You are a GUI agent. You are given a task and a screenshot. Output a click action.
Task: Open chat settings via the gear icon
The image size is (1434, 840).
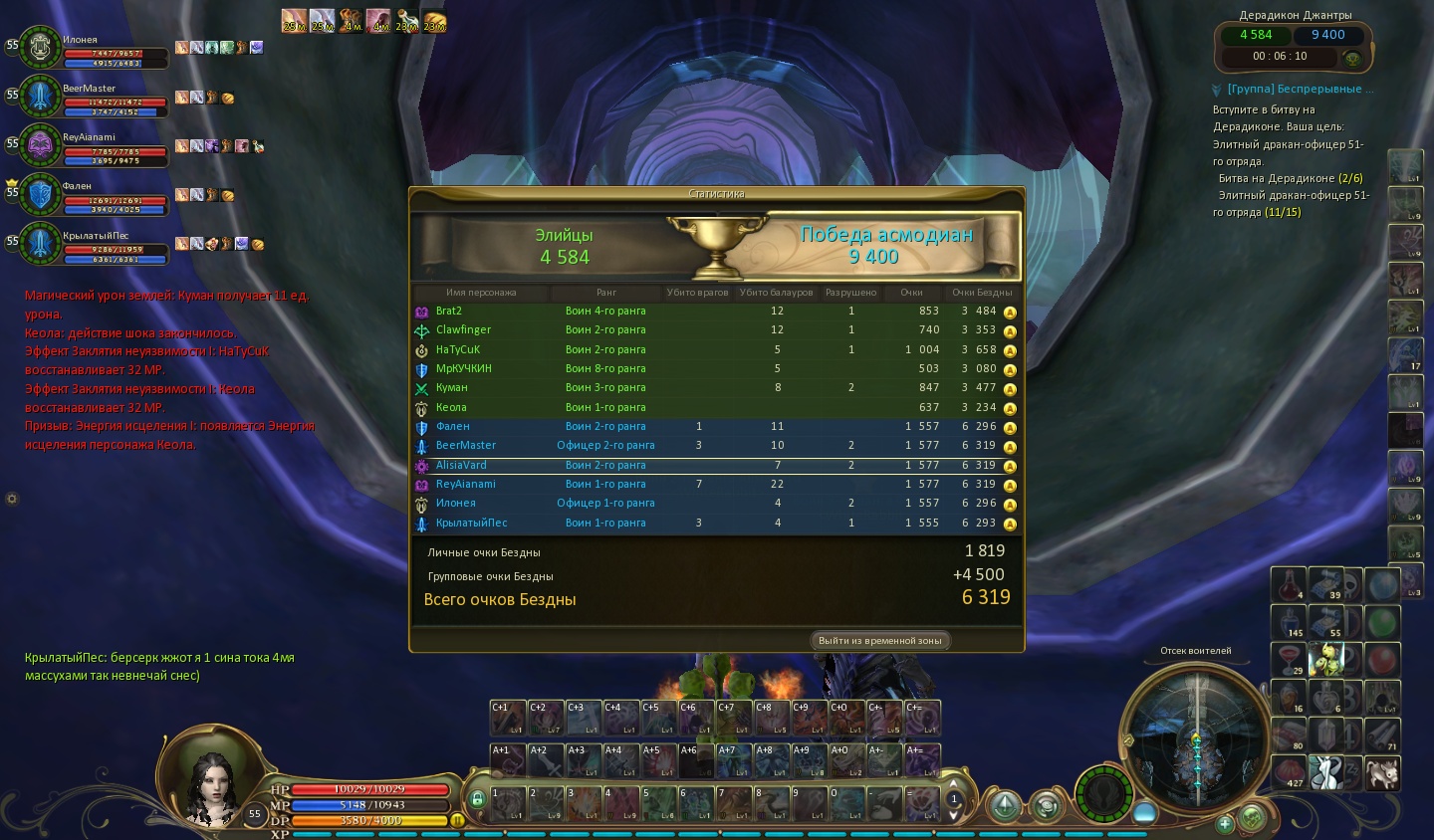click(x=12, y=499)
